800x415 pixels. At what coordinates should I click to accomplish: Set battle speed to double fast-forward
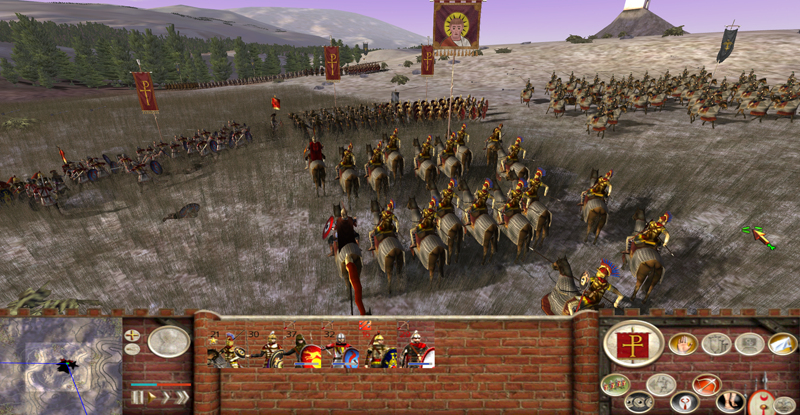166,397
